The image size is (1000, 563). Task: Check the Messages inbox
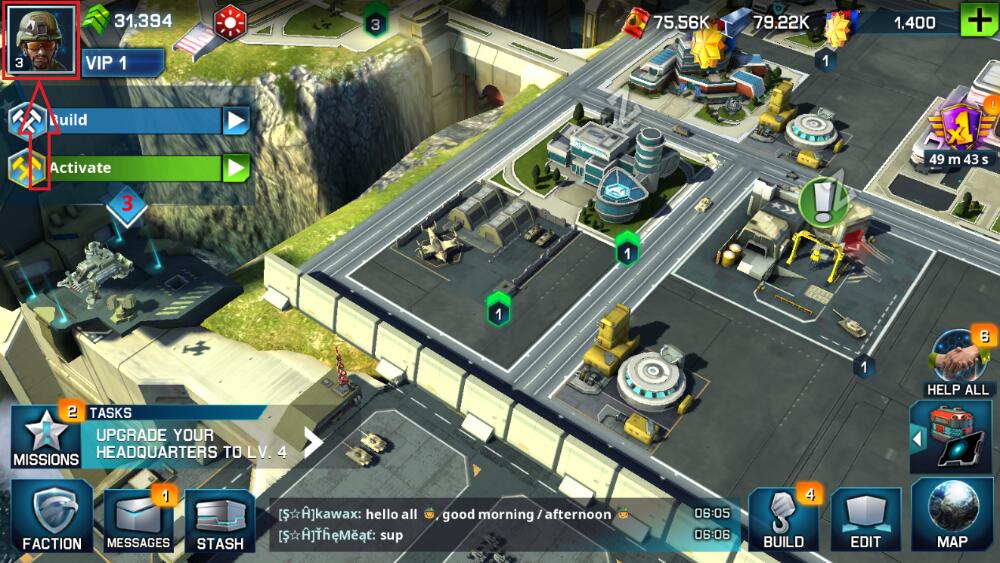(x=139, y=520)
